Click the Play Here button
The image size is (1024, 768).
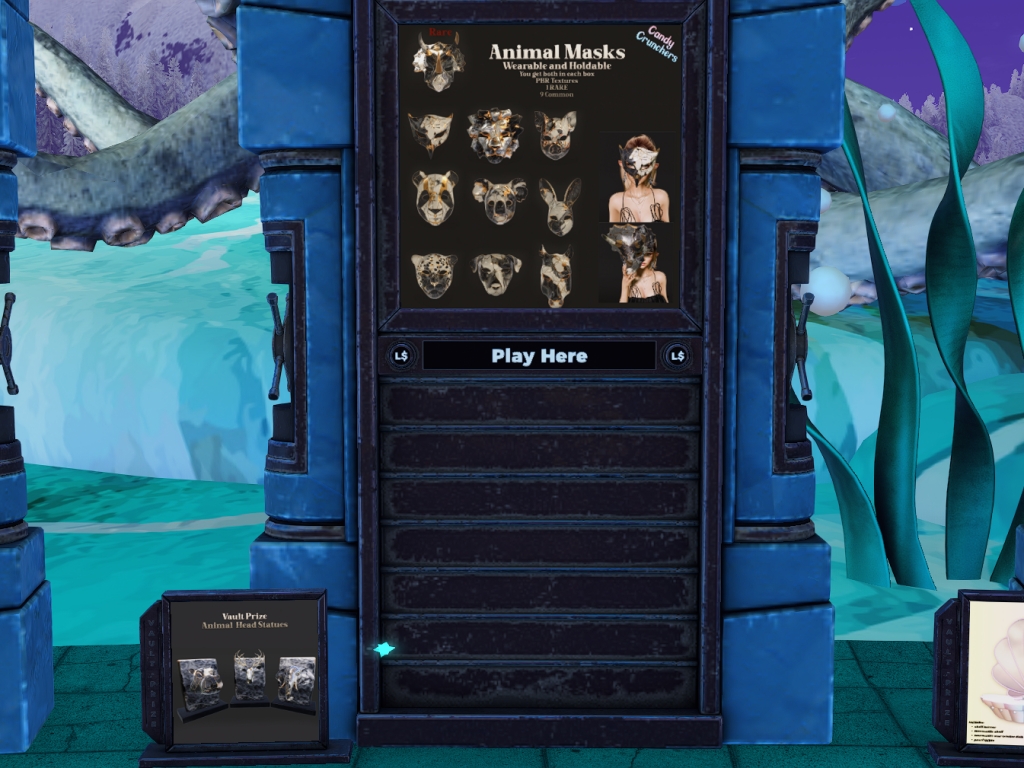point(539,356)
